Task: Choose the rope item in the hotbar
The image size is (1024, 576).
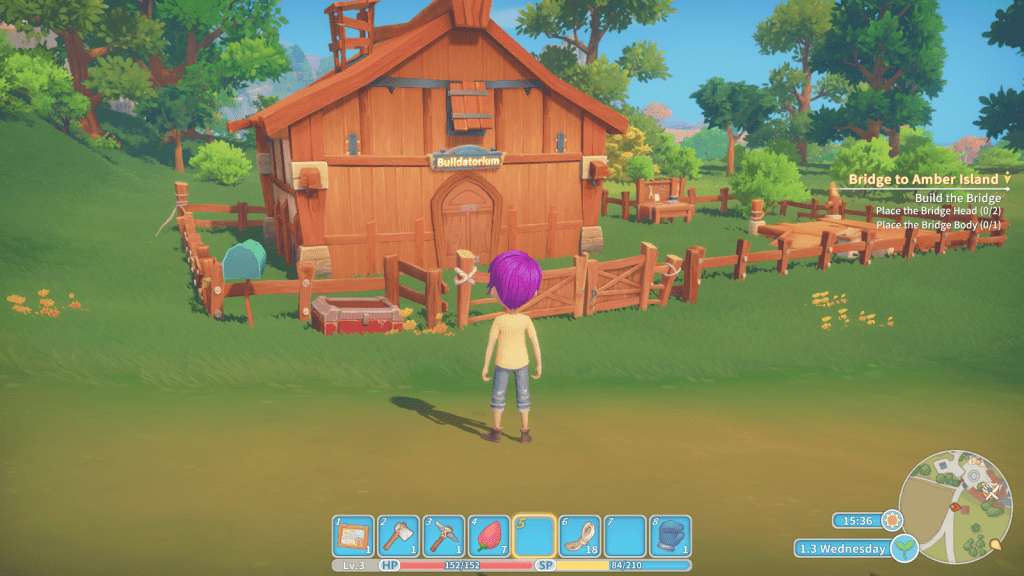Action: [x=578, y=536]
